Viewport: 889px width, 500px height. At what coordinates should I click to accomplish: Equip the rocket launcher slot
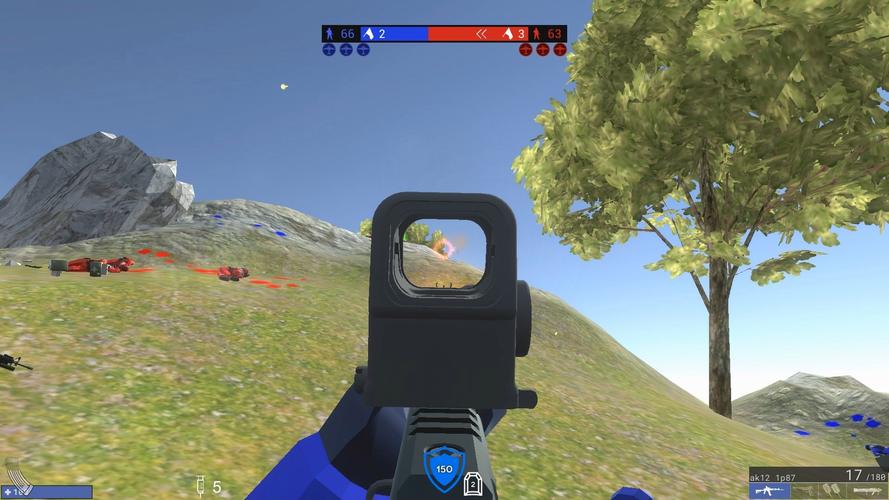point(866,490)
